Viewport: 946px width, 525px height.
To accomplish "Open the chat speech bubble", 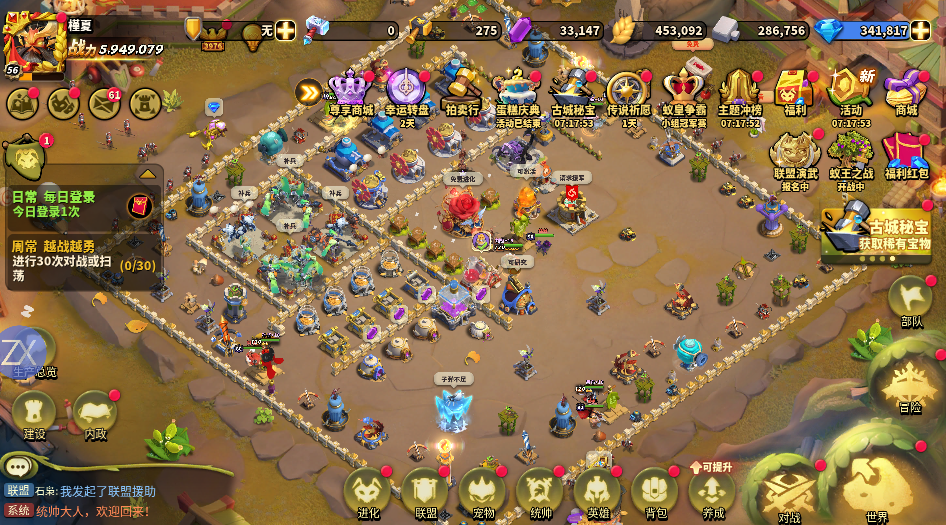I will [17, 467].
